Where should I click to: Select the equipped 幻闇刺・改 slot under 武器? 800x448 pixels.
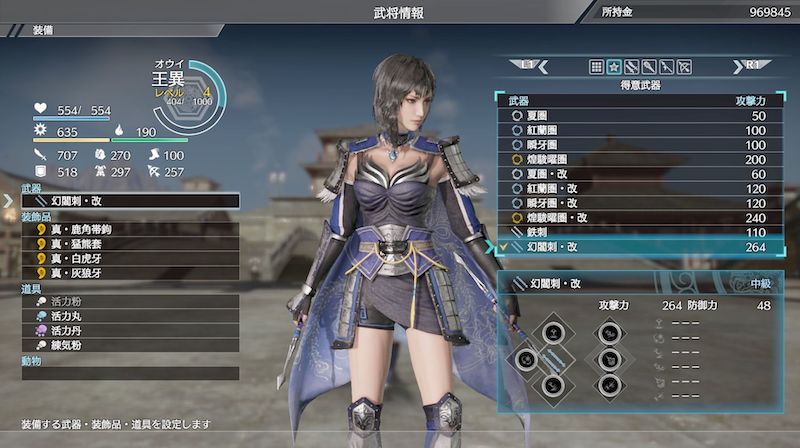point(130,201)
